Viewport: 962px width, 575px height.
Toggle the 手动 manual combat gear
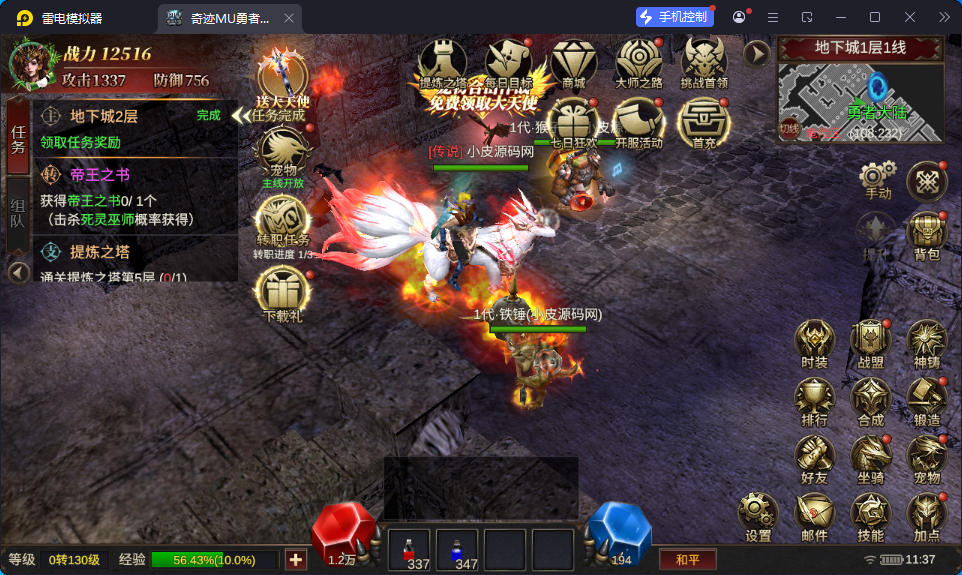tap(877, 179)
